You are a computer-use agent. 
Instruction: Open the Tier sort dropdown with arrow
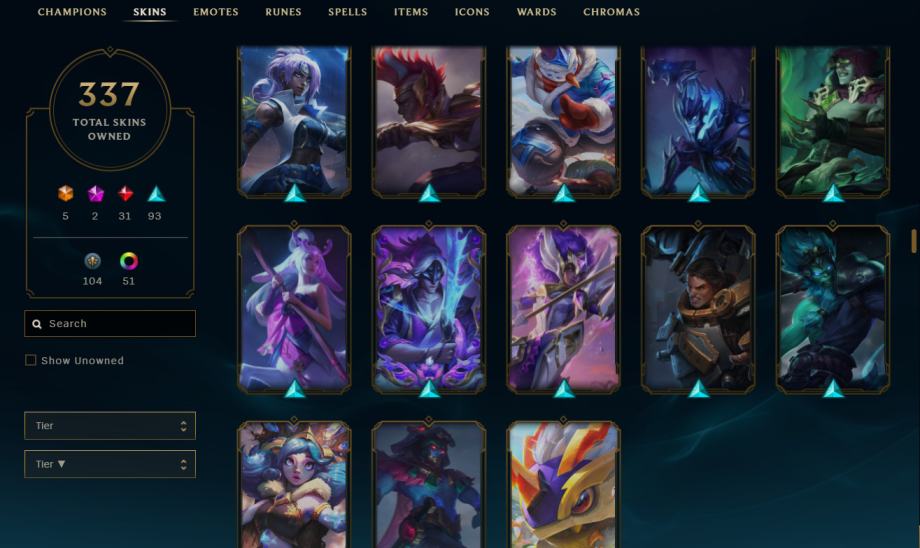tap(110, 464)
